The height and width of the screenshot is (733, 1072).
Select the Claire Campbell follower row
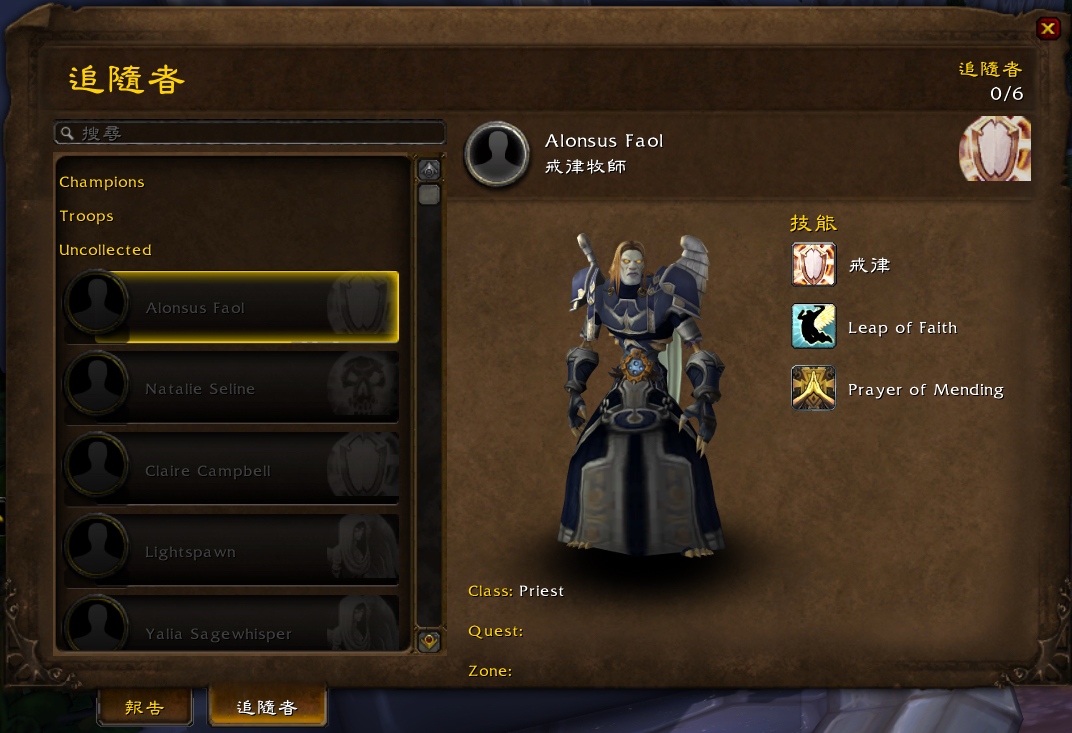231,470
